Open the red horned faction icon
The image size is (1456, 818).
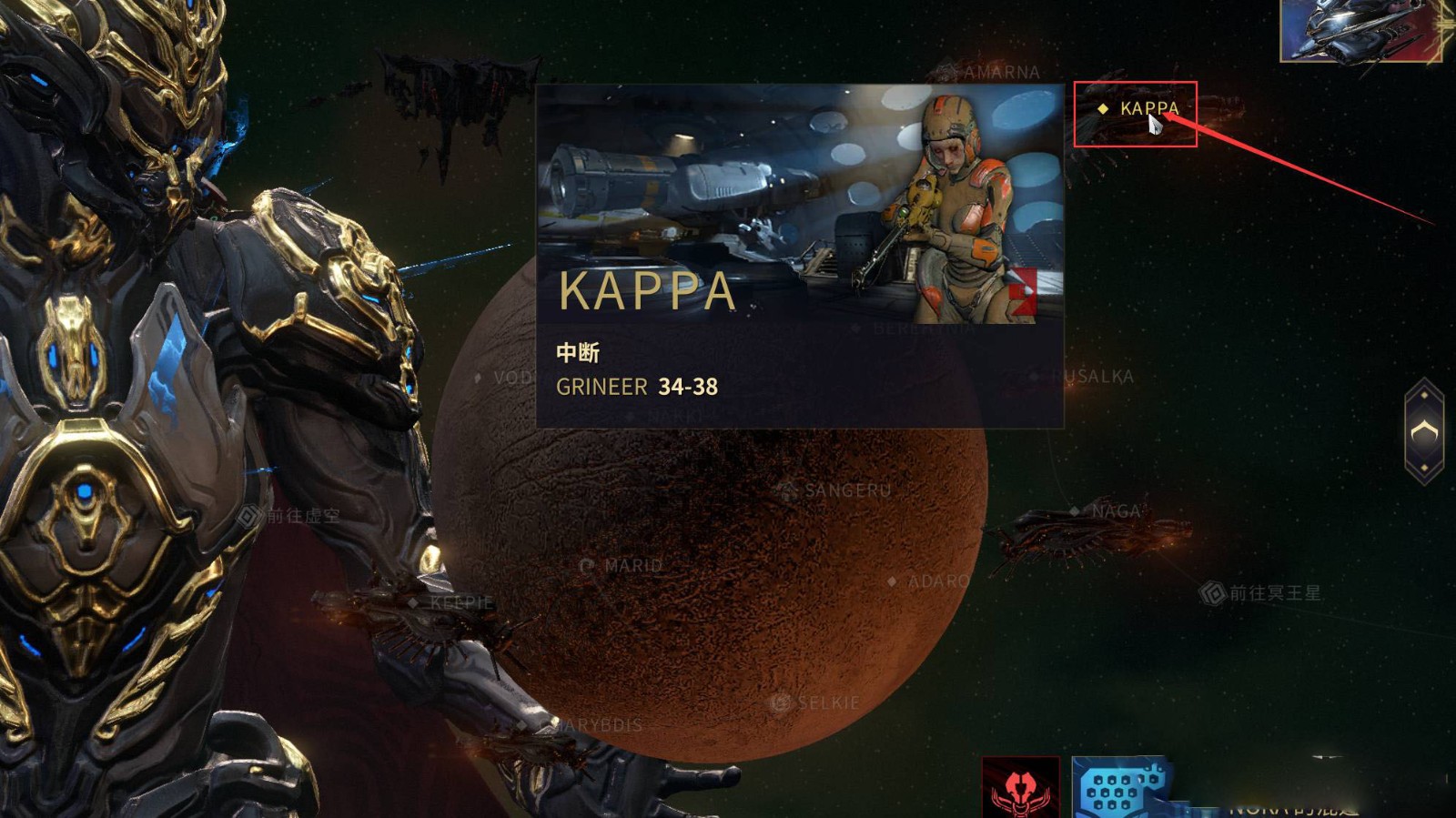pyautogui.click(x=1020, y=788)
